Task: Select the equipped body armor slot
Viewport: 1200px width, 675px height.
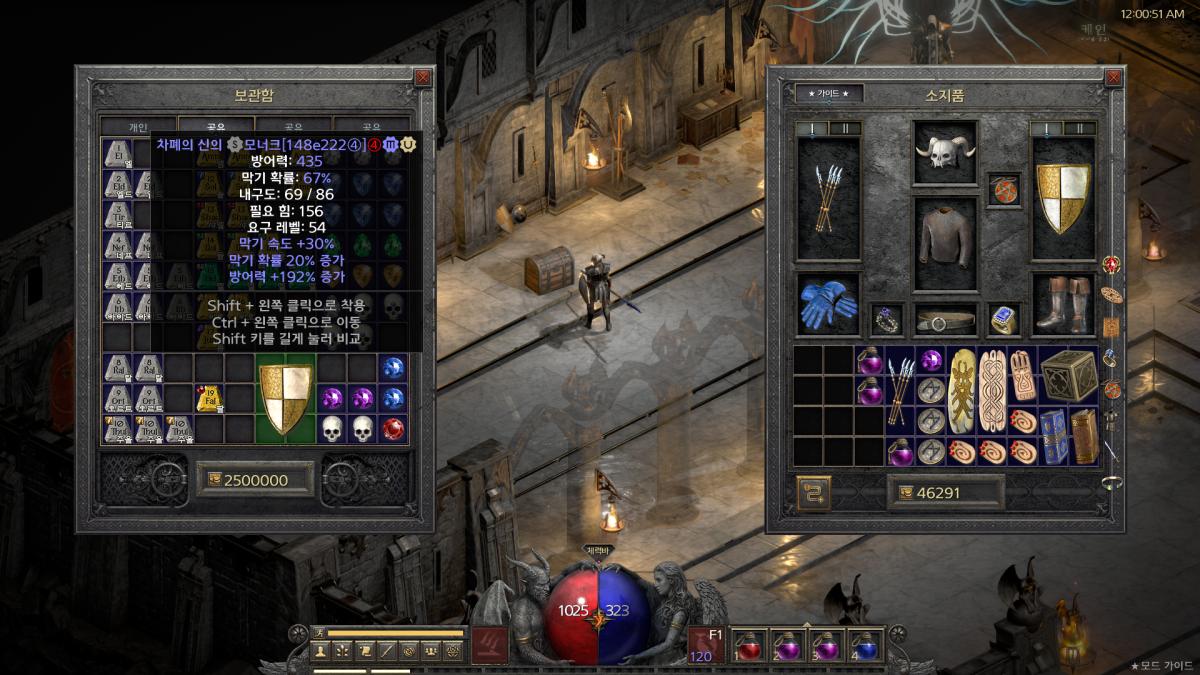Action: [x=945, y=241]
